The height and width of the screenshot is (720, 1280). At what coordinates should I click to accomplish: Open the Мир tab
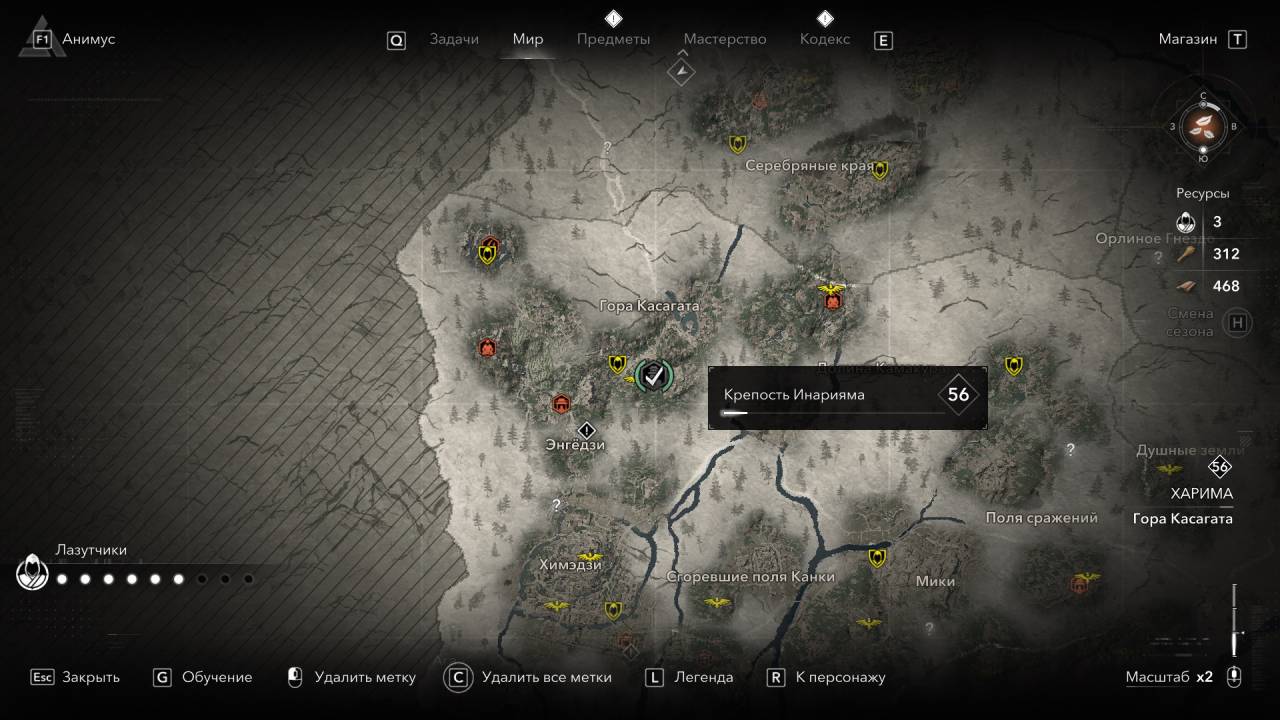coord(528,39)
